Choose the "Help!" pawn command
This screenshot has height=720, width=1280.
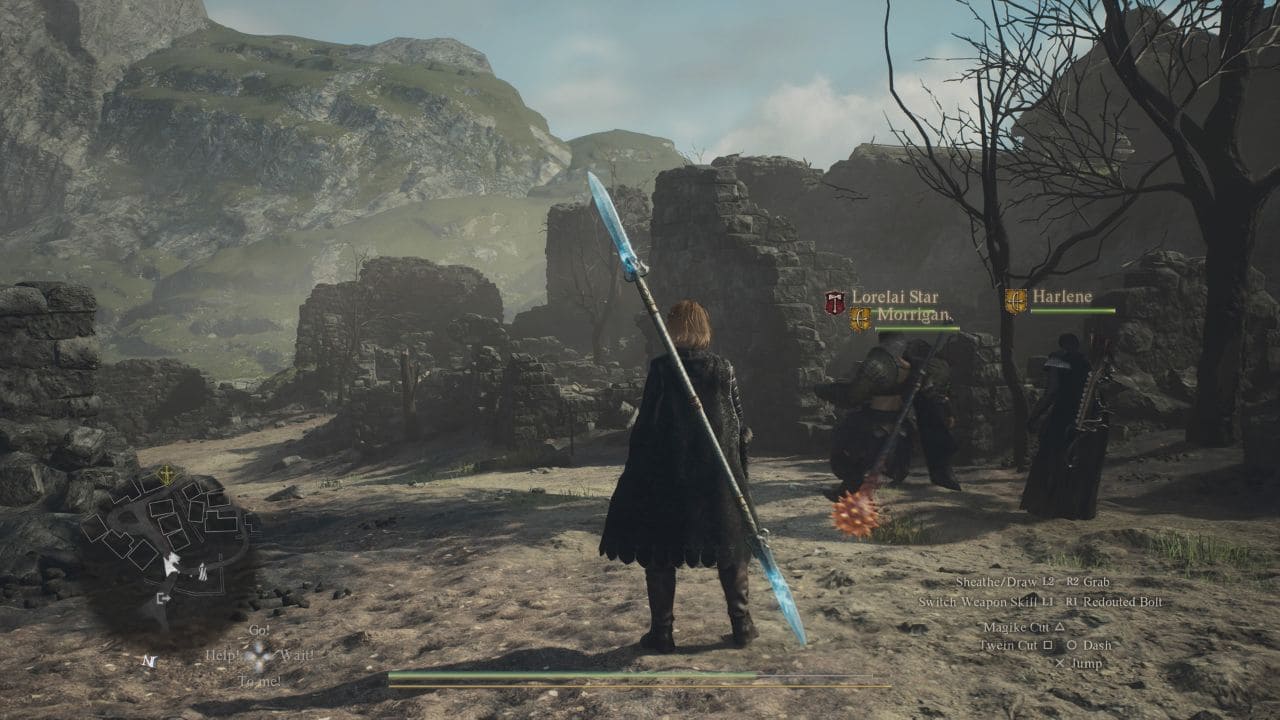pyautogui.click(x=222, y=655)
